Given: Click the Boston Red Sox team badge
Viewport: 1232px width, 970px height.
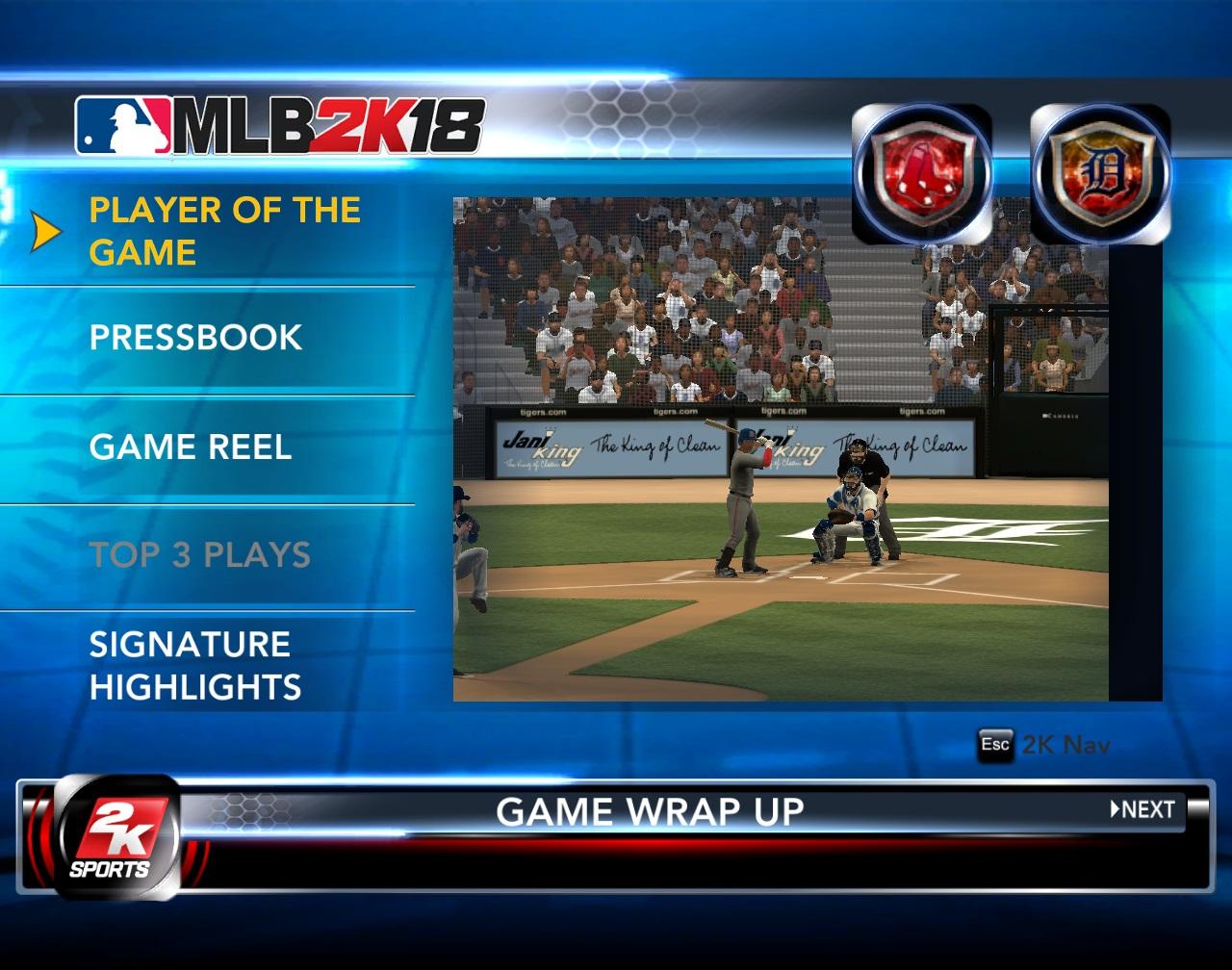Looking at the screenshot, I should (922, 174).
